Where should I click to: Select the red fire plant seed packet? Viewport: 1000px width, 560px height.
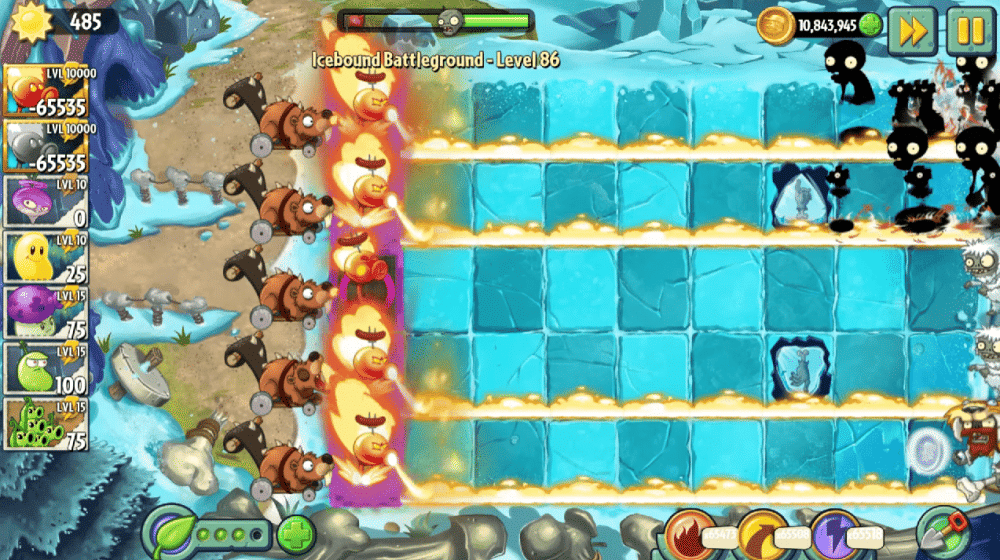(x=45, y=92)
